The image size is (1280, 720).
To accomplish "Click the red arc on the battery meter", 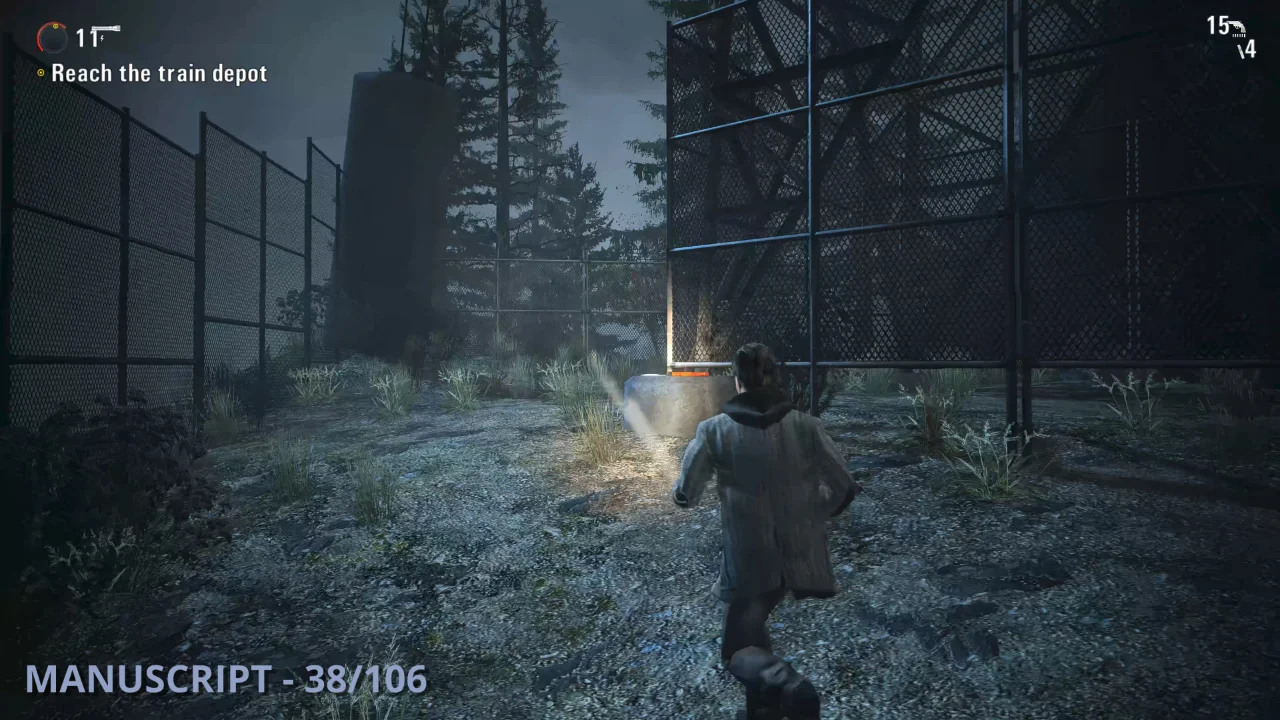I will pos(40,40).
